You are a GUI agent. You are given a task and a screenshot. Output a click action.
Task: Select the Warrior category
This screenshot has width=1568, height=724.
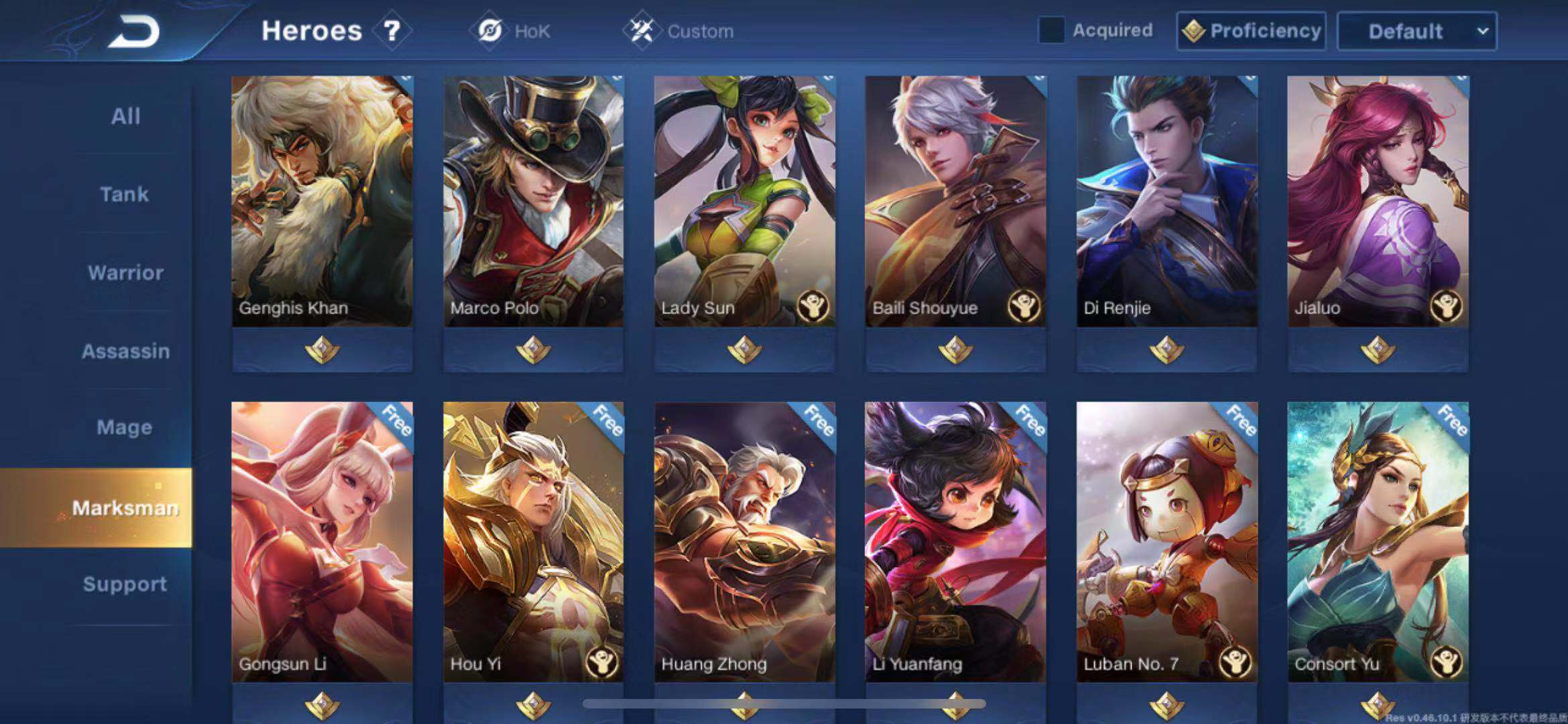[x=125, y=273]
